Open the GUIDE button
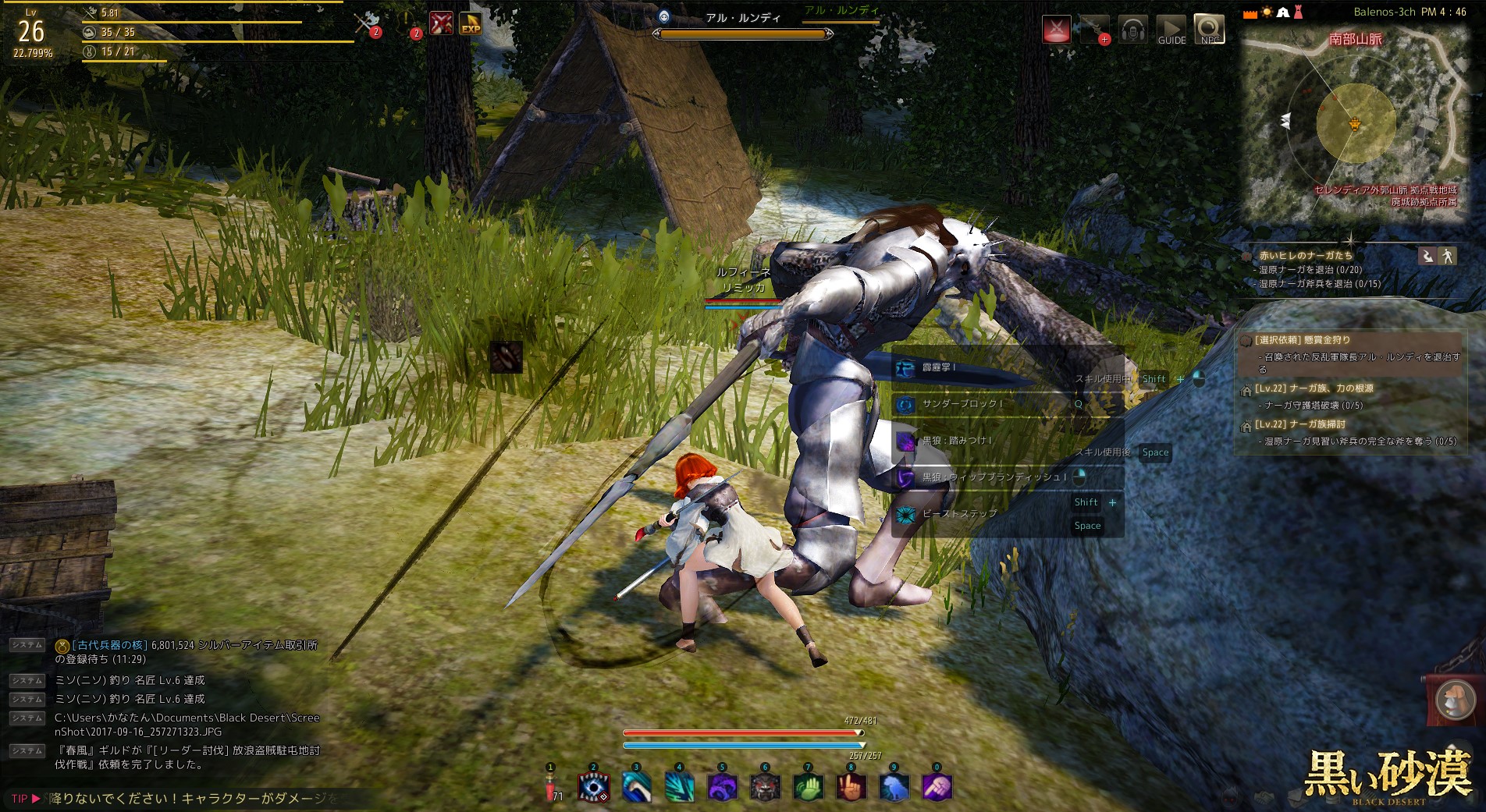The height and width of the screenshot is (812, 1486). (x=1171, y=30)
